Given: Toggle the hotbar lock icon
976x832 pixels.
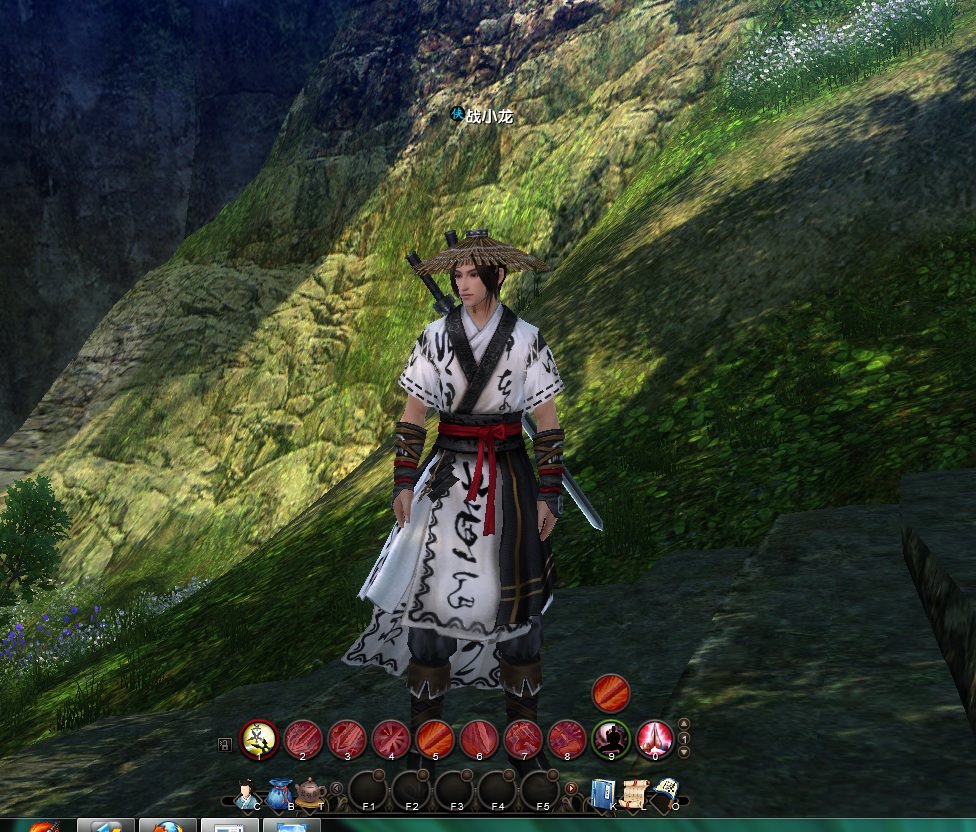Looking at the screenshot, I should coord(225,743).
